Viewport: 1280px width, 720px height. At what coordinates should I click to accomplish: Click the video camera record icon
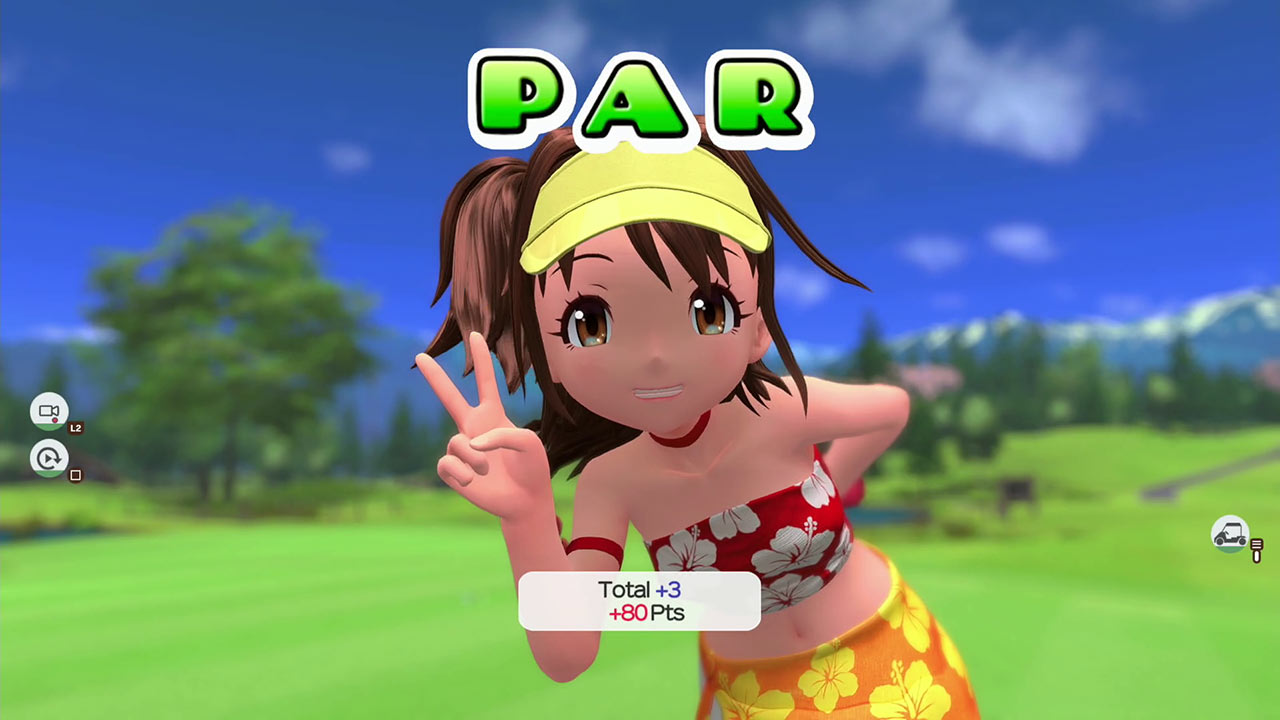pyautogui.click(x=49, y=411)
